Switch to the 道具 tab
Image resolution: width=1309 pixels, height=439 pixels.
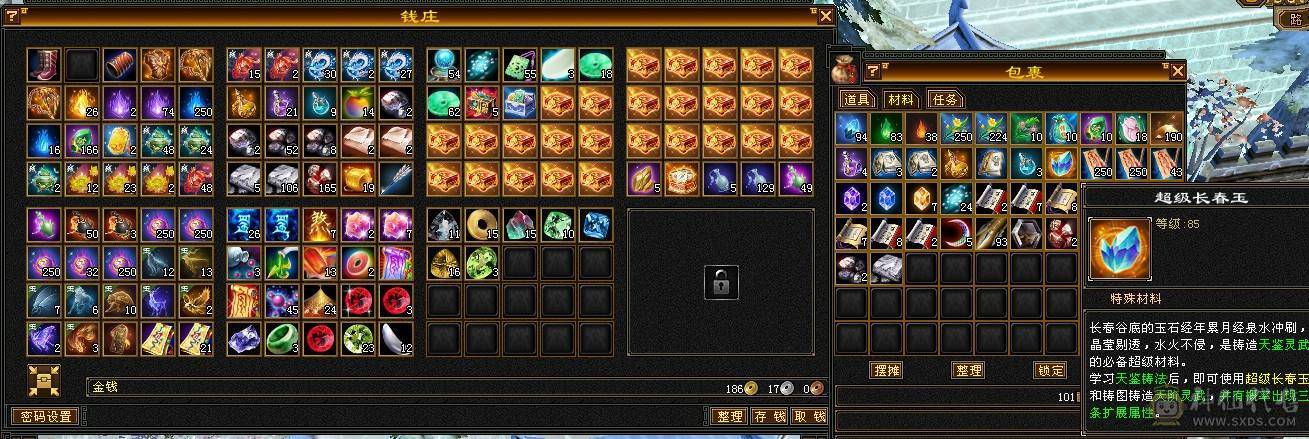(857, 99)
